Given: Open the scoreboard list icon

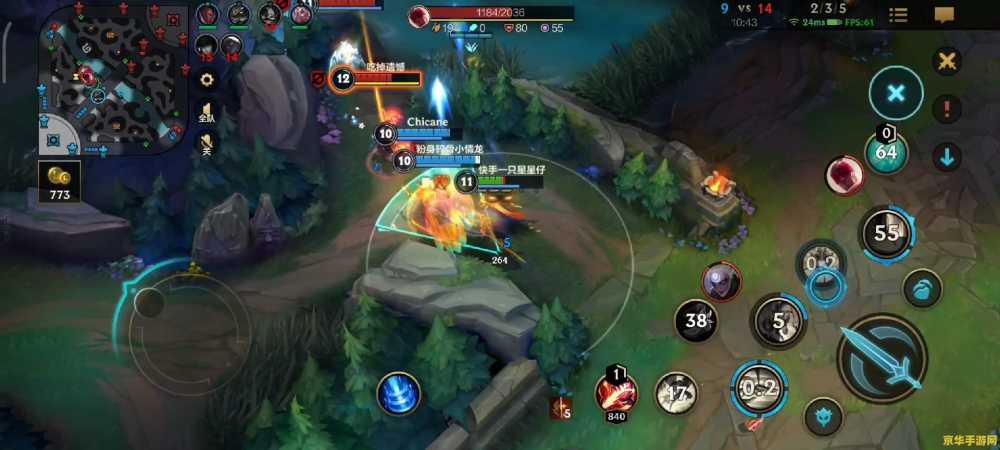Looking at the screenshot, I should [899, 15].
